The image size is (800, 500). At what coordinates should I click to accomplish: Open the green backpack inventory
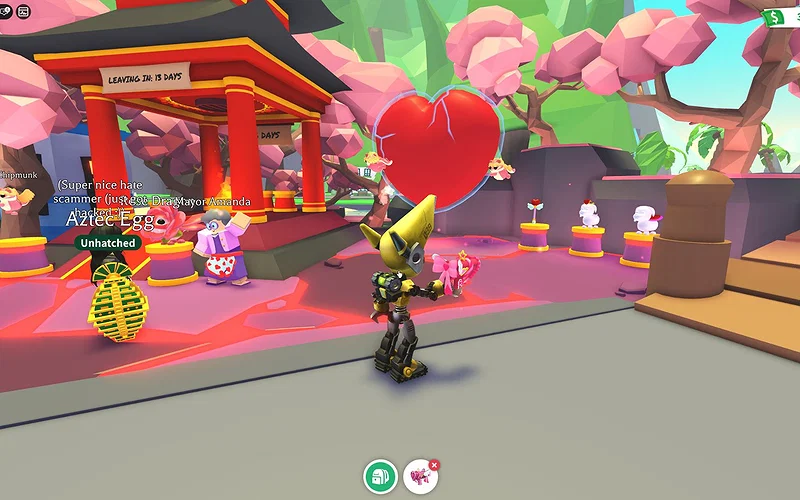click(380, 476)
